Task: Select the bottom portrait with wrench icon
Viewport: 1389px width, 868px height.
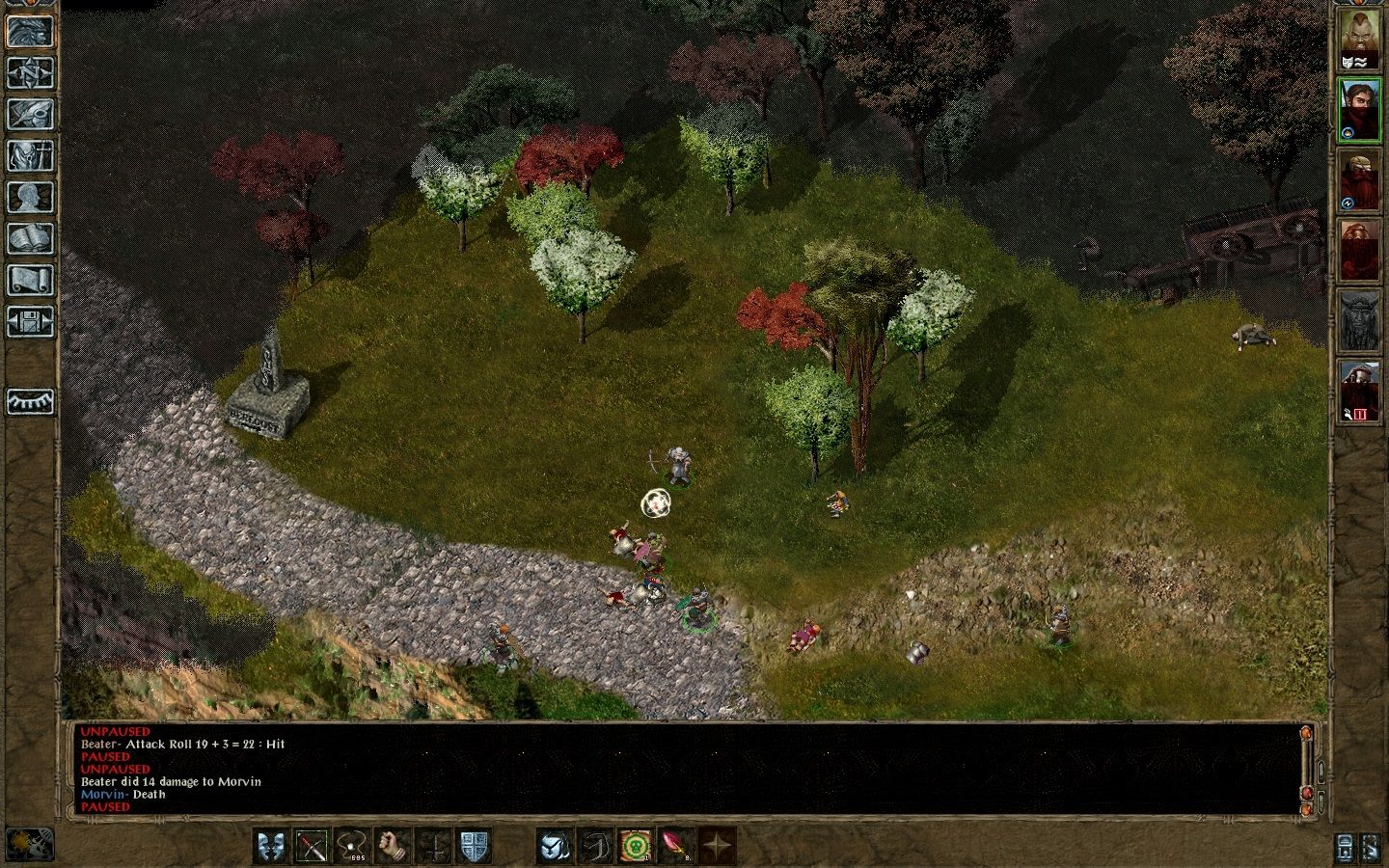Action: coord(1358,391)
